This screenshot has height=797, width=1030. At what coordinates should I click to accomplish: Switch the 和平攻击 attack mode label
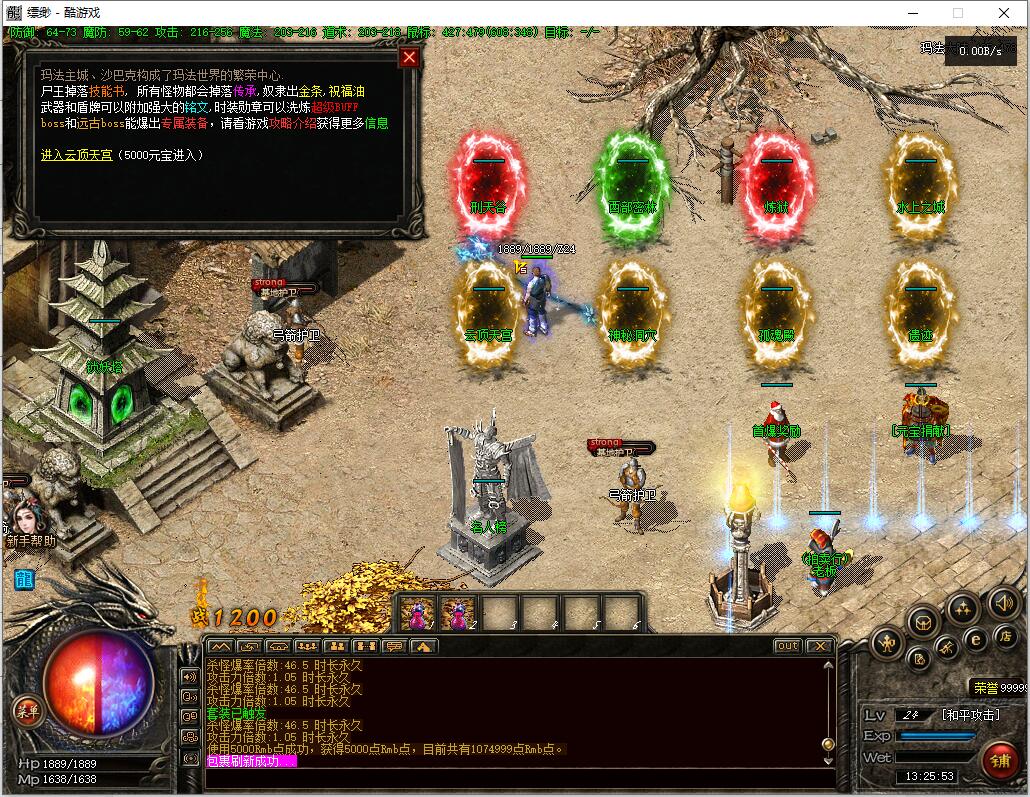coord(970,715)
